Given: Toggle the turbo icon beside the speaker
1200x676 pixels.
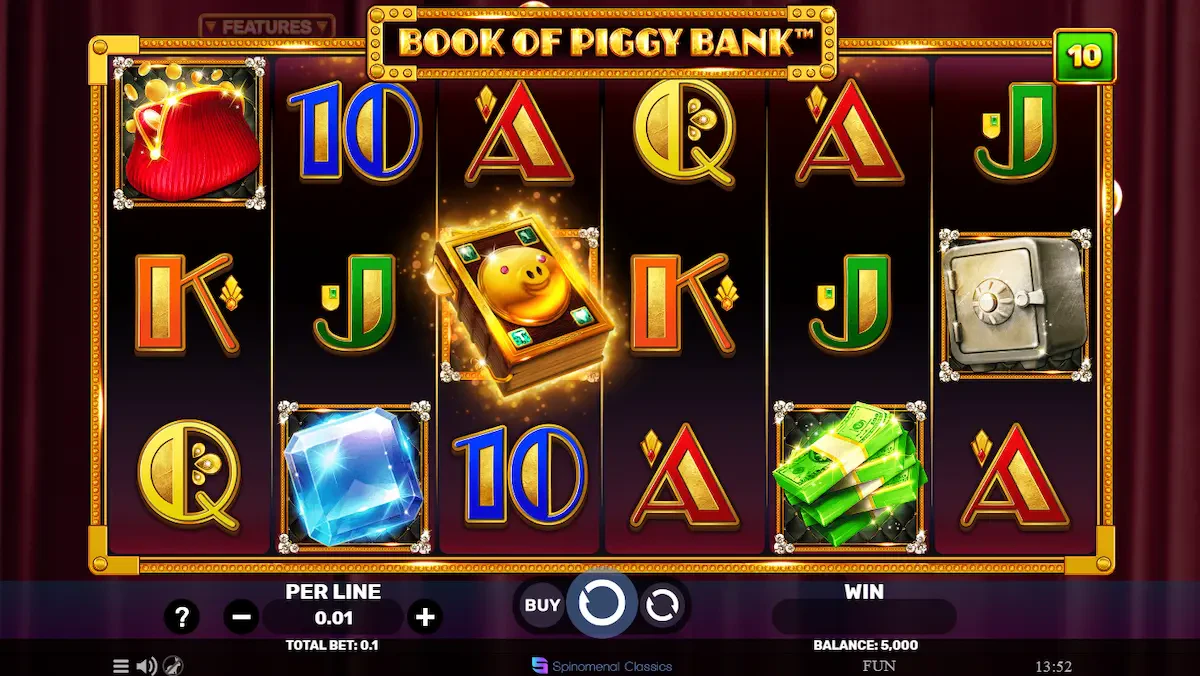Looking at the screenshot, I should (172, 666).
